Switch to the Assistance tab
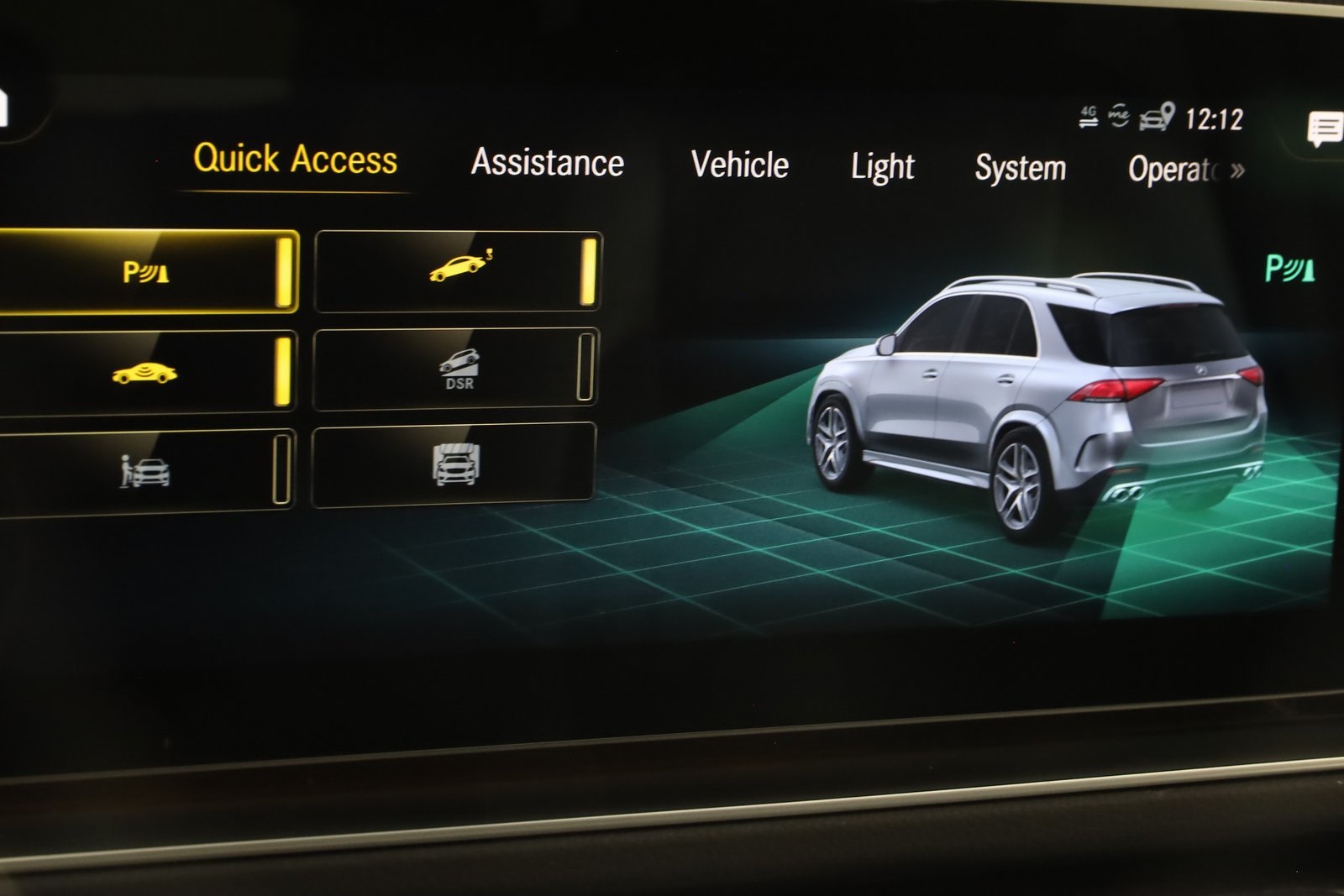This screenshot has height=896, width=1344. click(x=548, y=162)
